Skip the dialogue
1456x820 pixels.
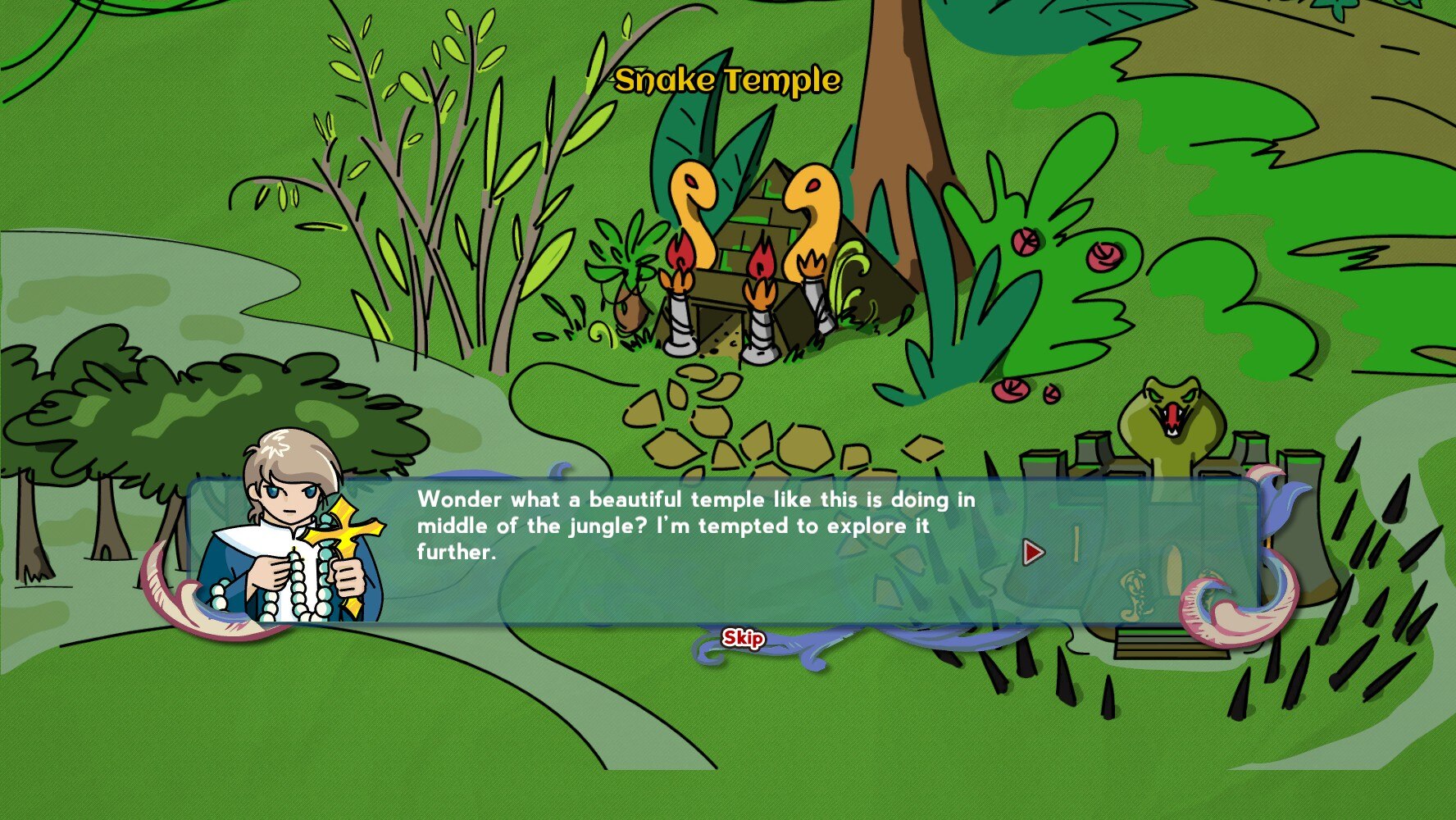[743, 638]
